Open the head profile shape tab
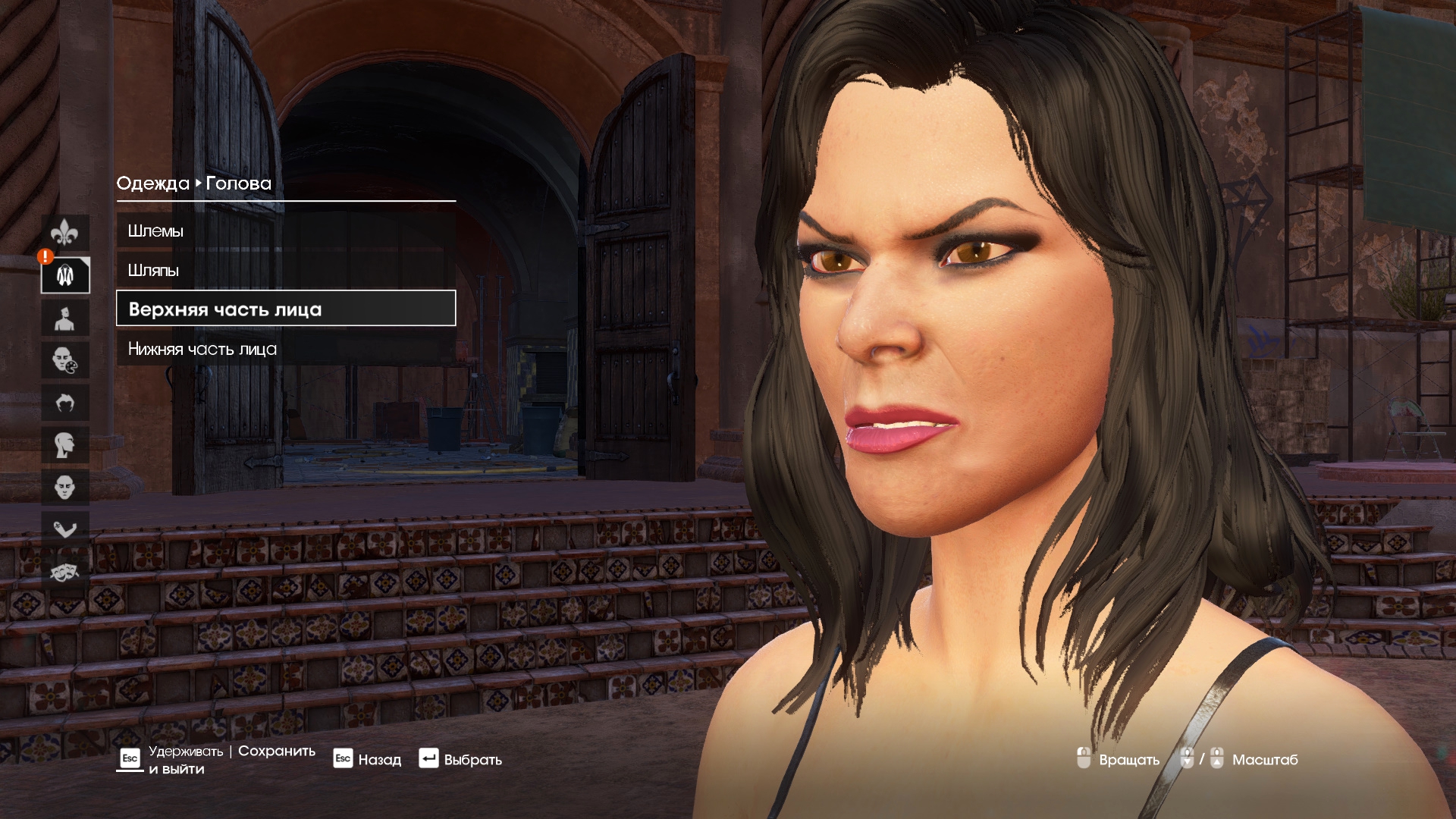This screenshot has width=1456, height=819. click(65, 444)
